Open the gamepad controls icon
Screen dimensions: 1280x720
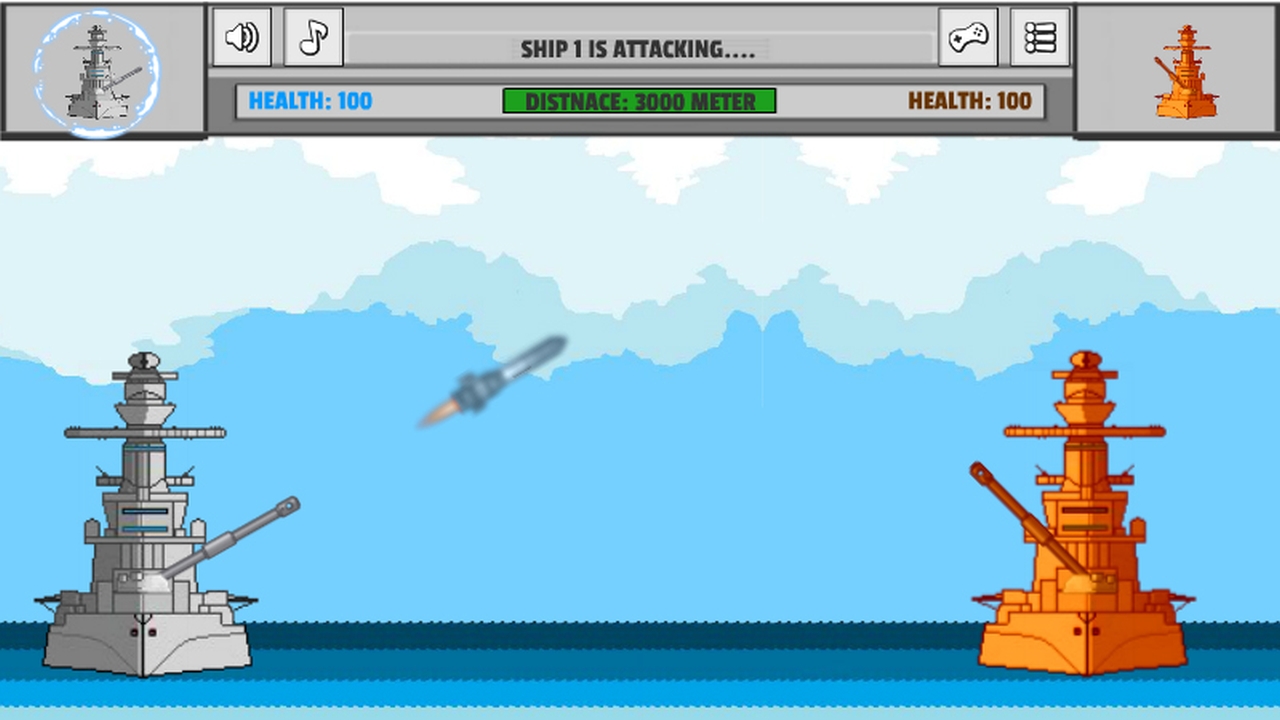click(x=967, y=37)
